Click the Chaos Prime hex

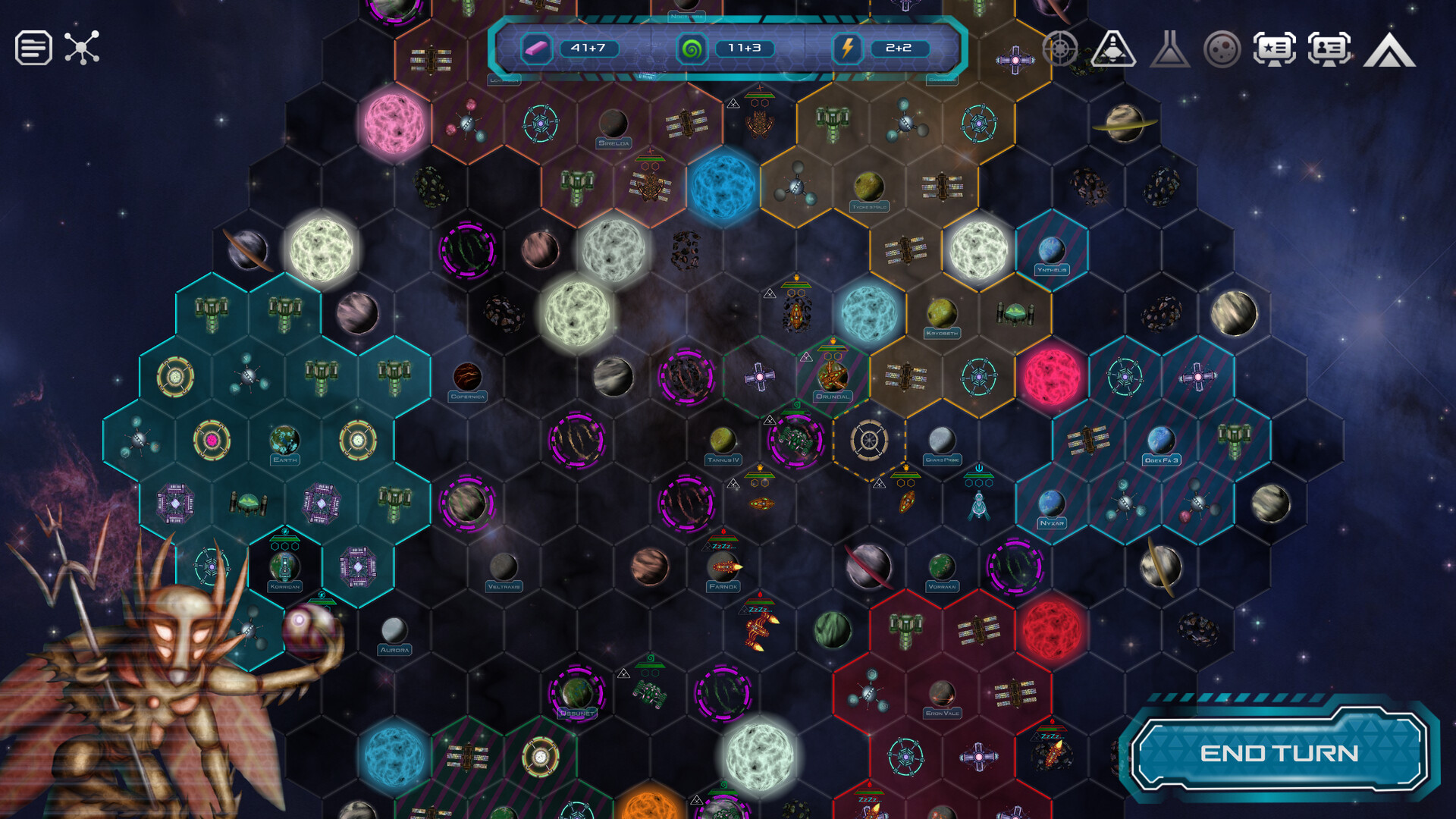click(943, 440)
